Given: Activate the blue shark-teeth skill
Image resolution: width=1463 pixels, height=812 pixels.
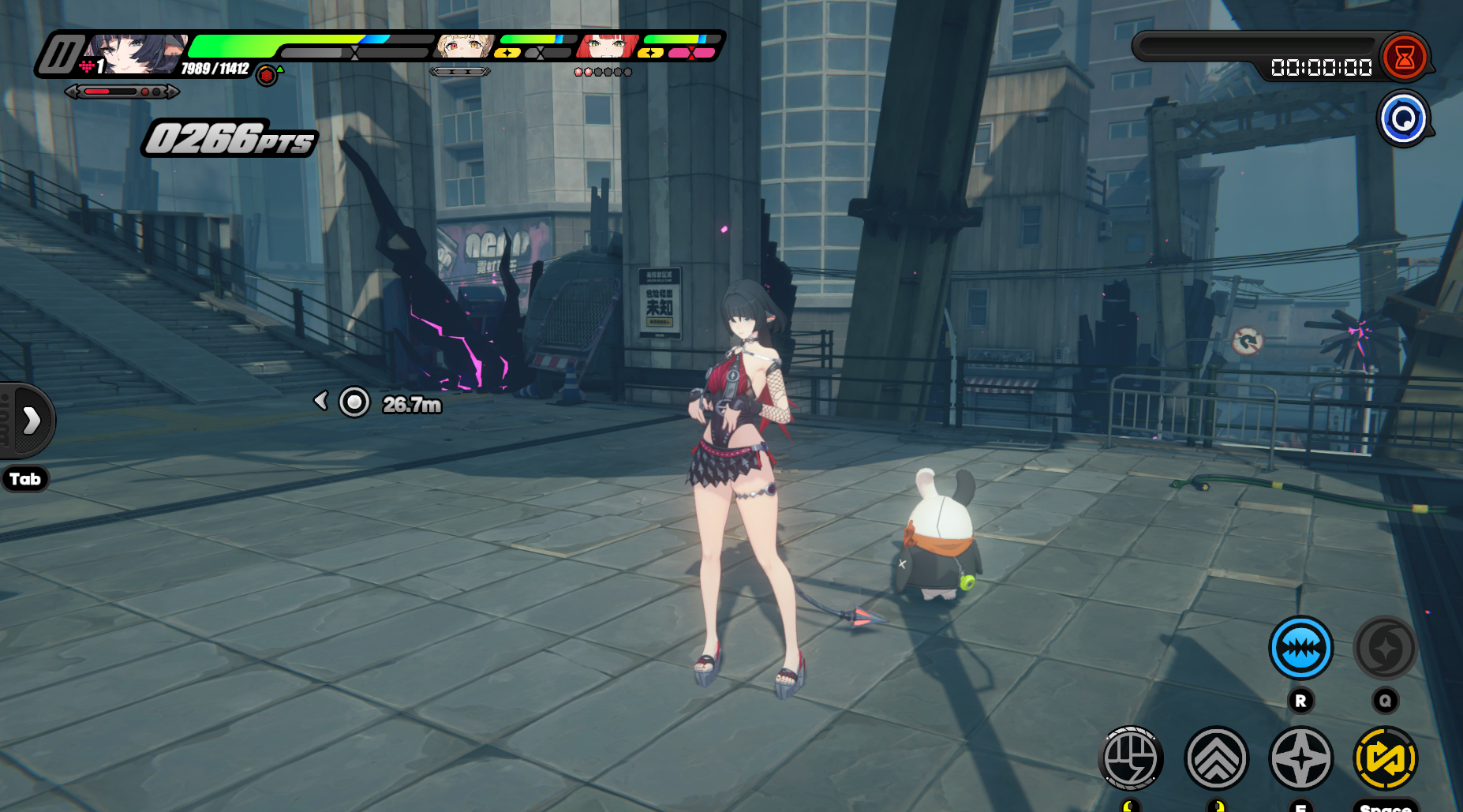Looking at the screenshot, I should click(x=1300, y=648).
